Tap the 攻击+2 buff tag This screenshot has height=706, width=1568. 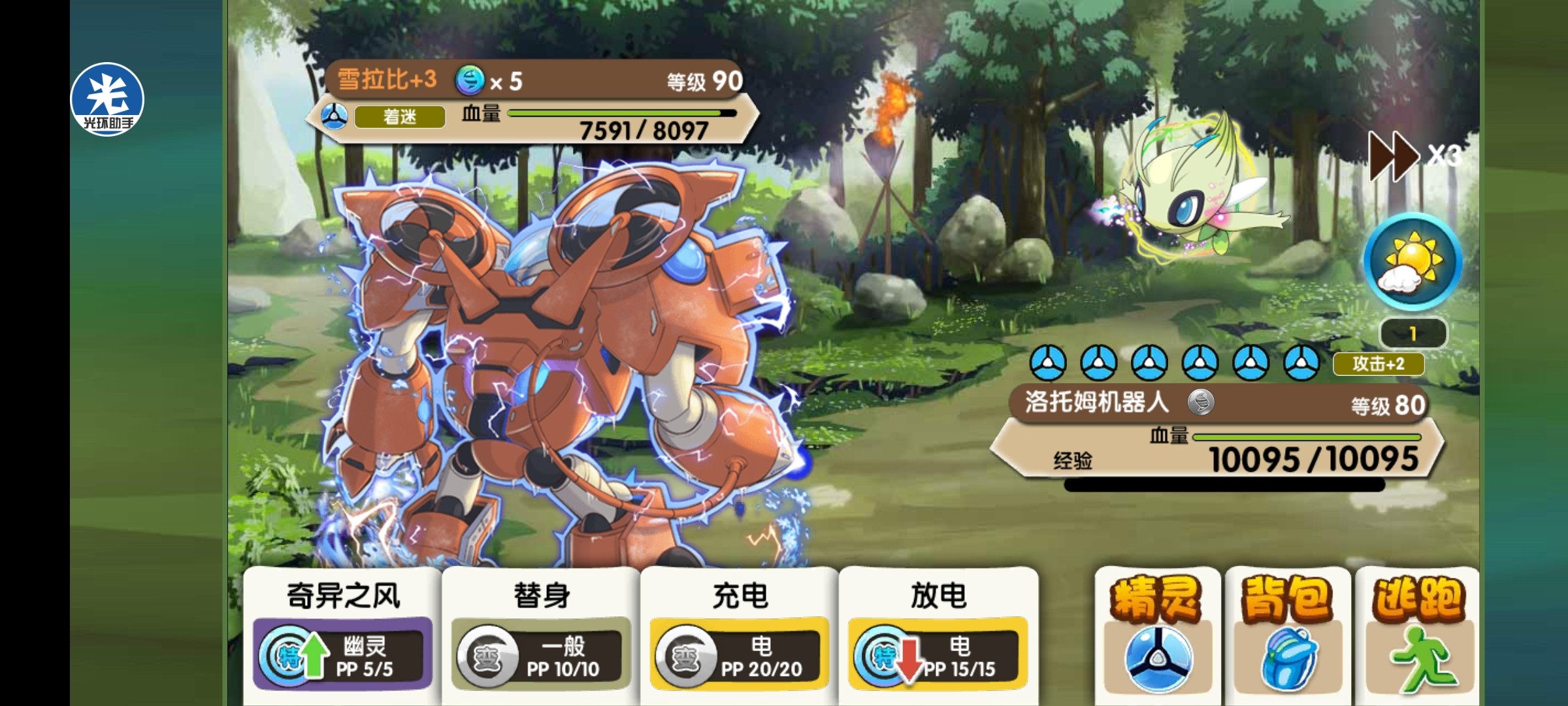[x=1378, y=363]
